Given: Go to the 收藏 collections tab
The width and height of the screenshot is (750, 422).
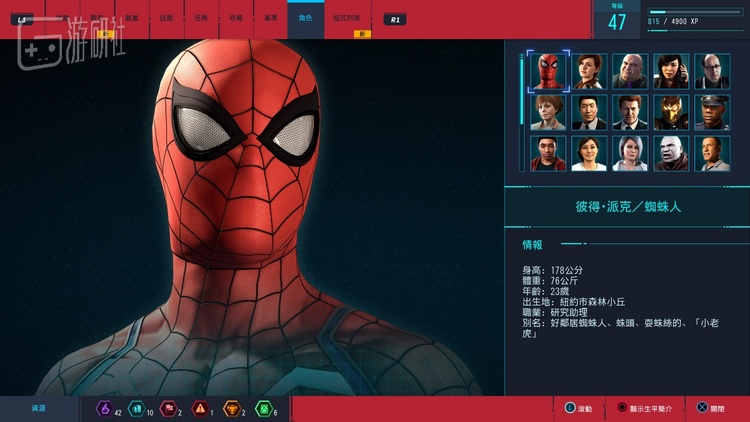Looking at the screenshot, I should [x=235, y=18].
